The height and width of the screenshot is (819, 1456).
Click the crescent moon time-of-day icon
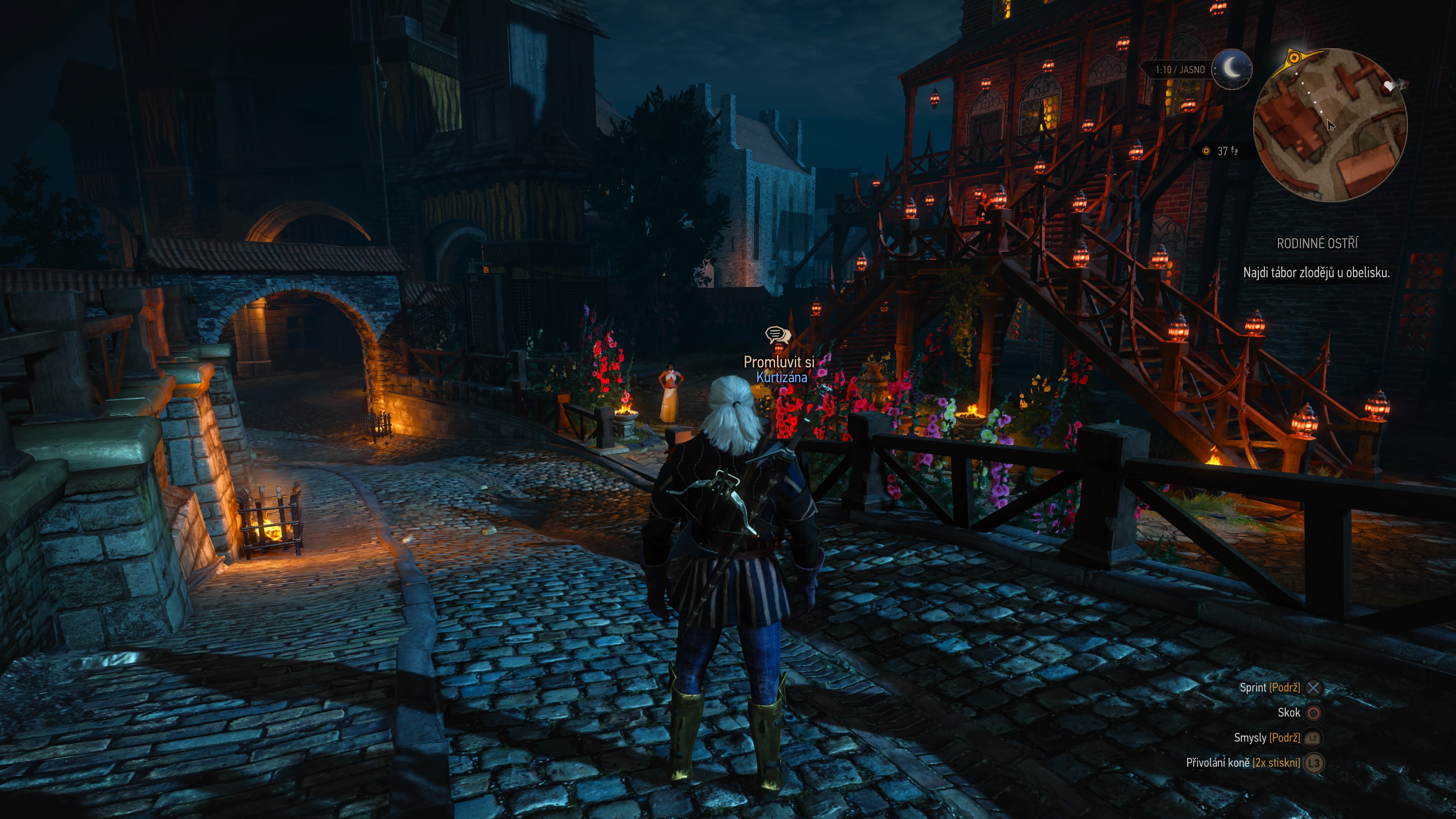[x=1233, y=69]
